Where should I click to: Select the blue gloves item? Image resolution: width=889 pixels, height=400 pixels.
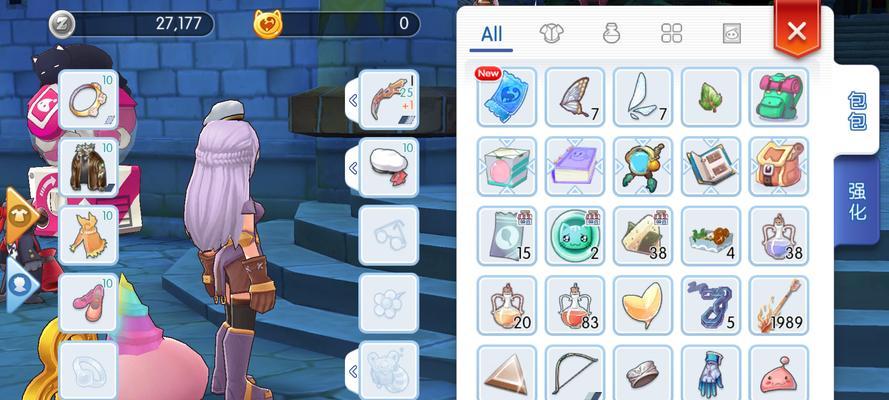(711, 373)
